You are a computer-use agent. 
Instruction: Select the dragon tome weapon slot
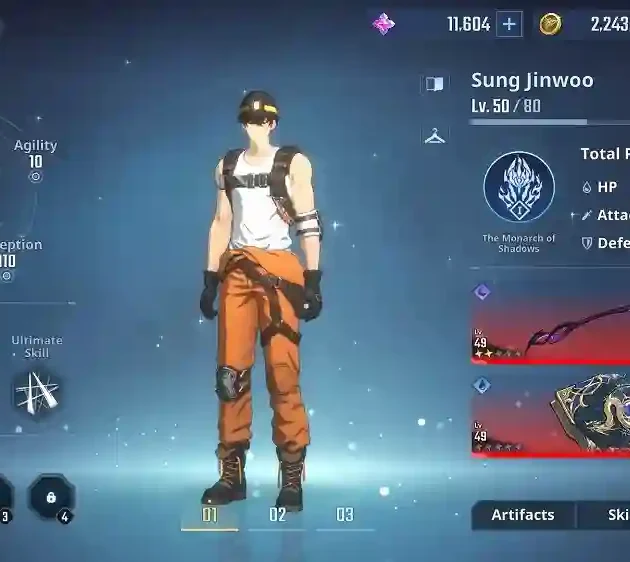tap(551, 414)
